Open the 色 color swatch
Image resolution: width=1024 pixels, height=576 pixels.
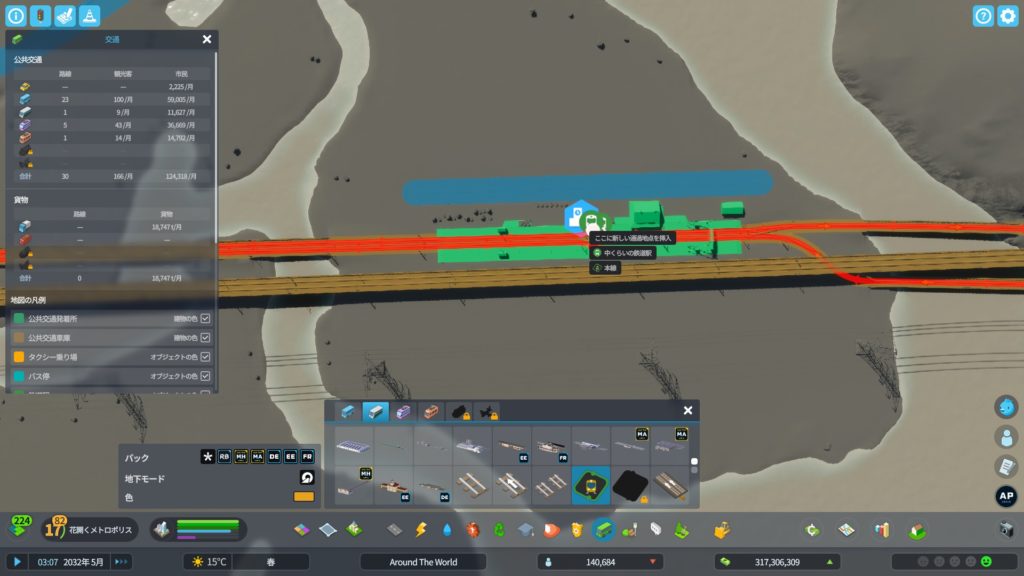click(x=304, y=497)
